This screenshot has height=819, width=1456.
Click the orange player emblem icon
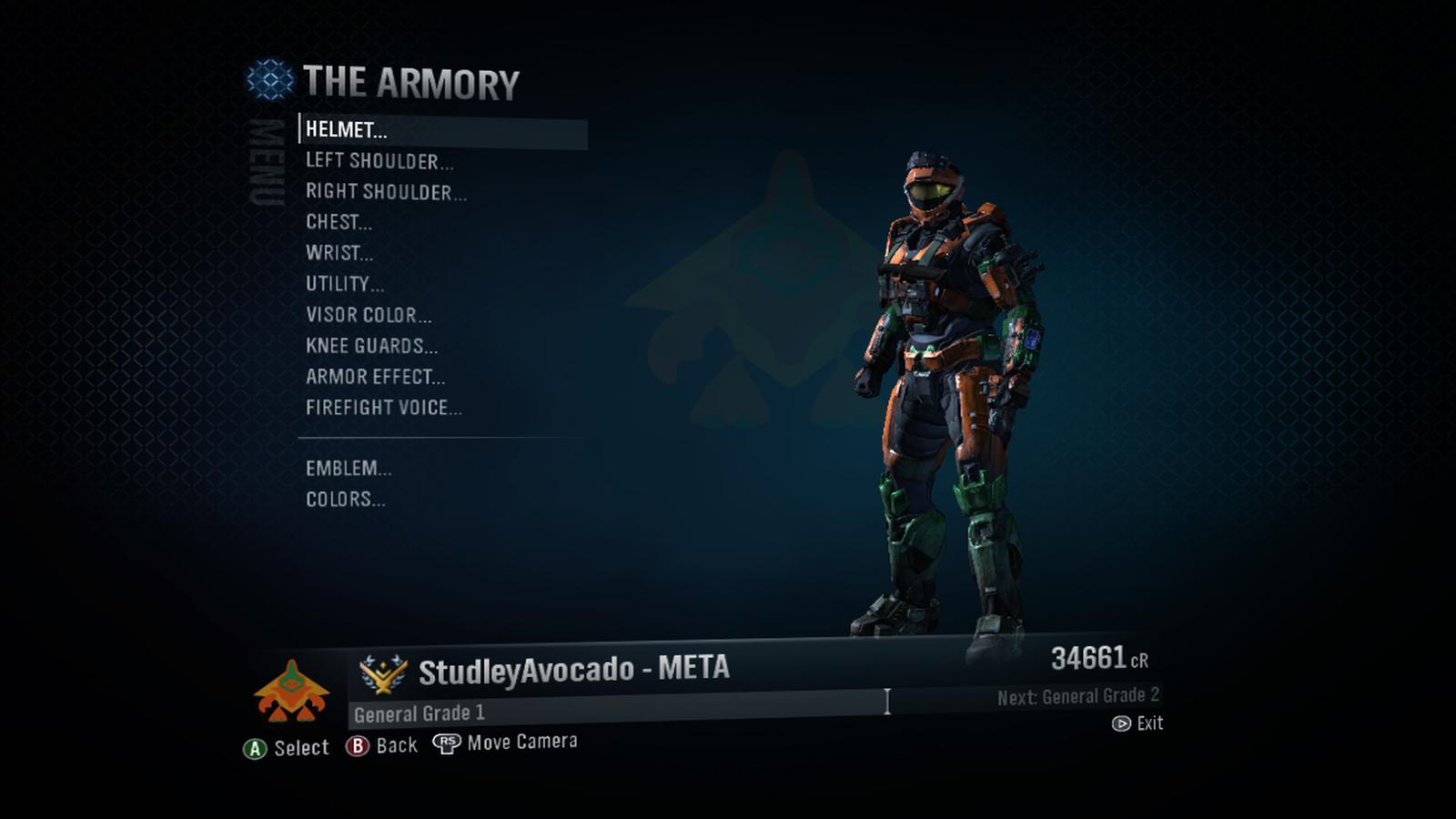pos(291,692)
